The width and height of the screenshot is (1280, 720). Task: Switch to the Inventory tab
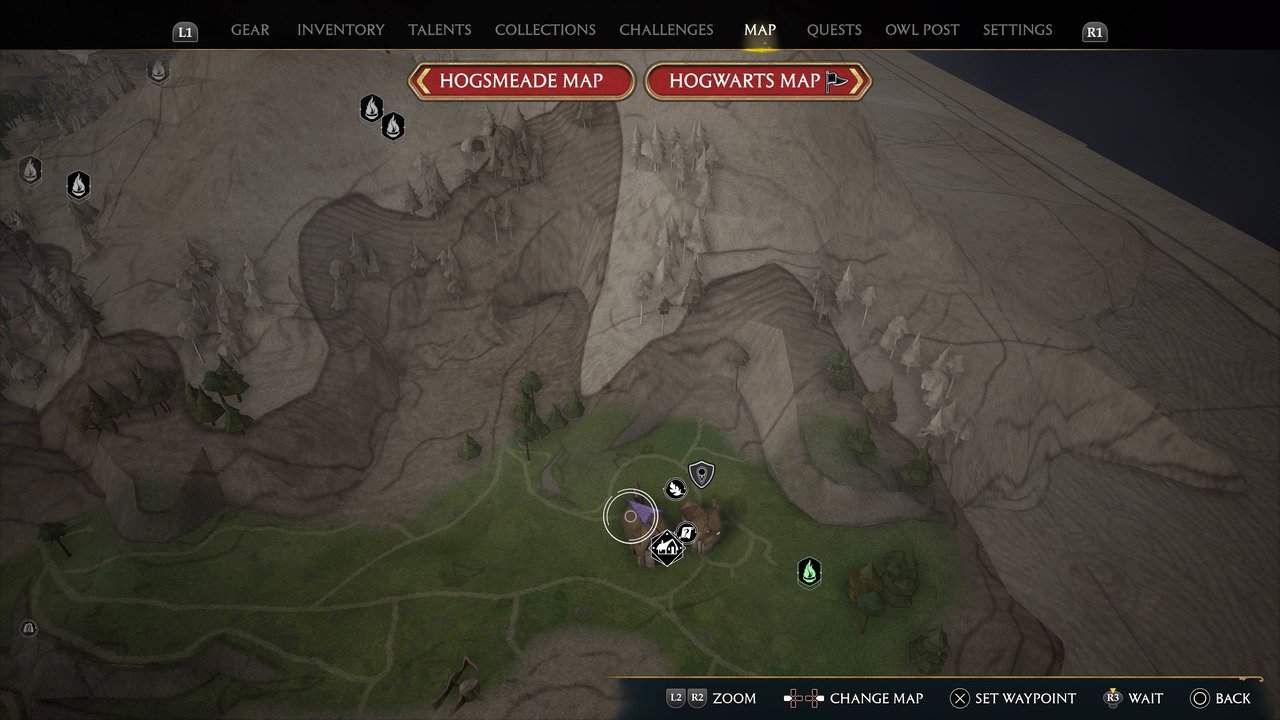tap(338, 30)
